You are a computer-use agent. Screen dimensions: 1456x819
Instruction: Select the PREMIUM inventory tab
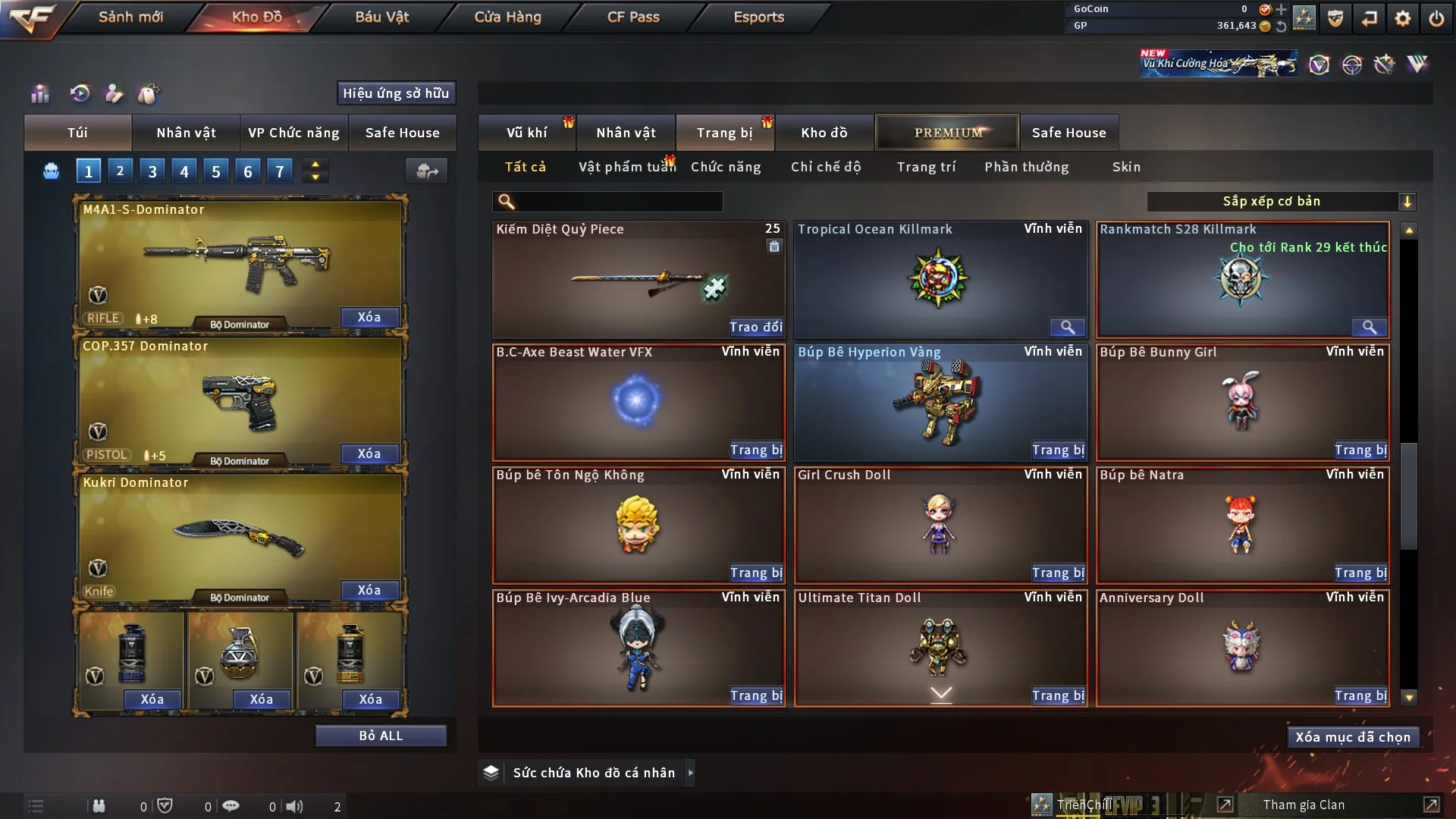click(x=947, y=133)
